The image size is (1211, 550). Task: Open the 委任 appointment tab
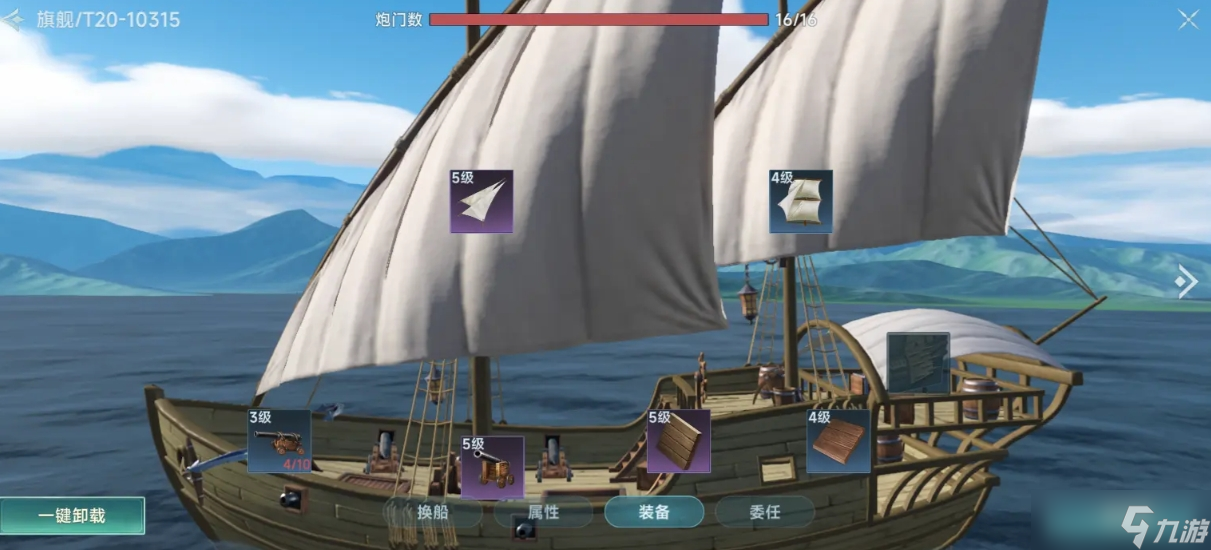click(764, 513)
